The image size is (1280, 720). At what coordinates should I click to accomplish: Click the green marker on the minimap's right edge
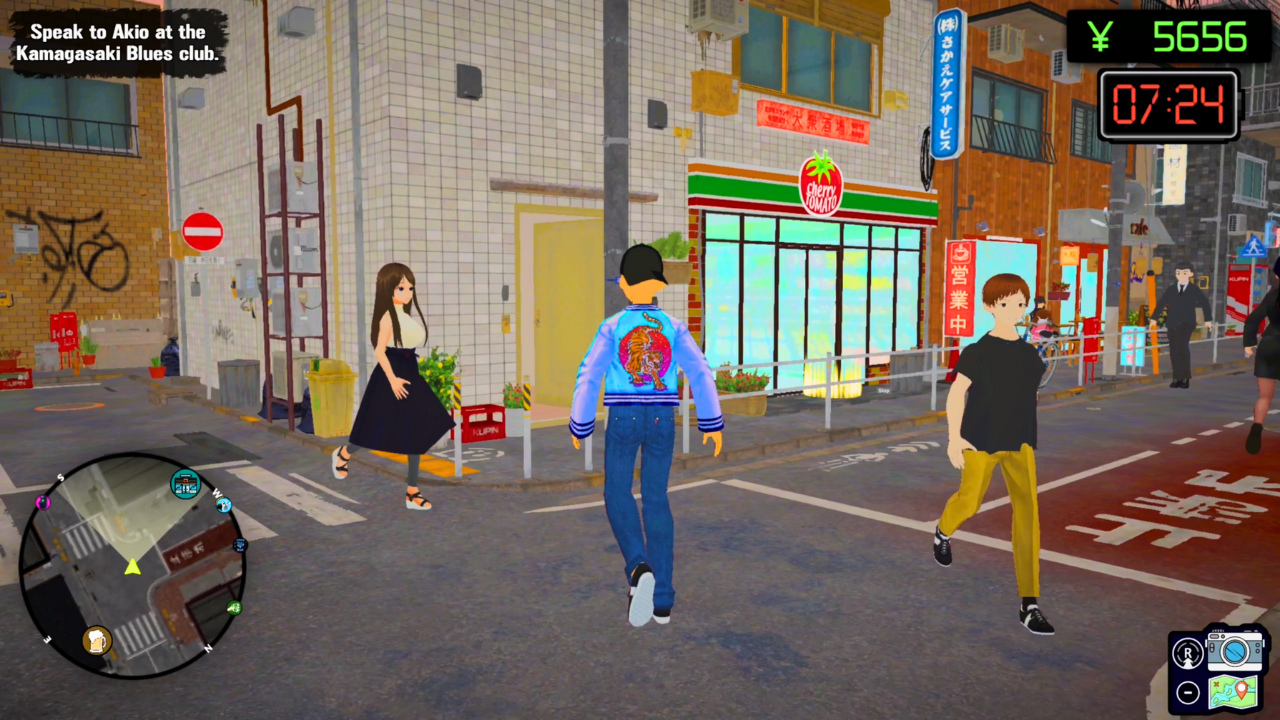(x=233, y=607)
